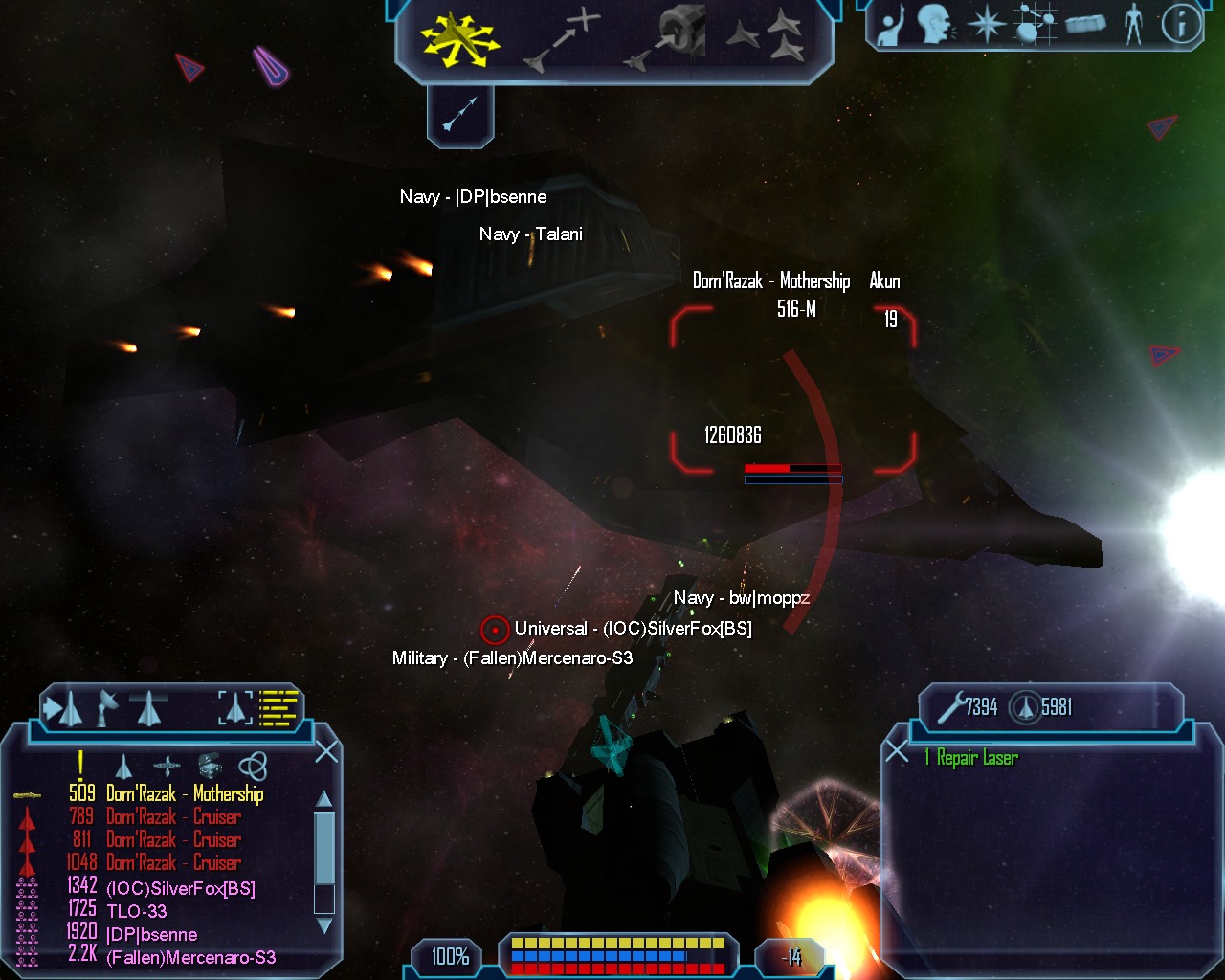Select the 789 Dom'Razak Cruiser row
This screenshot has width=1225, height=980.
[172, 816]
